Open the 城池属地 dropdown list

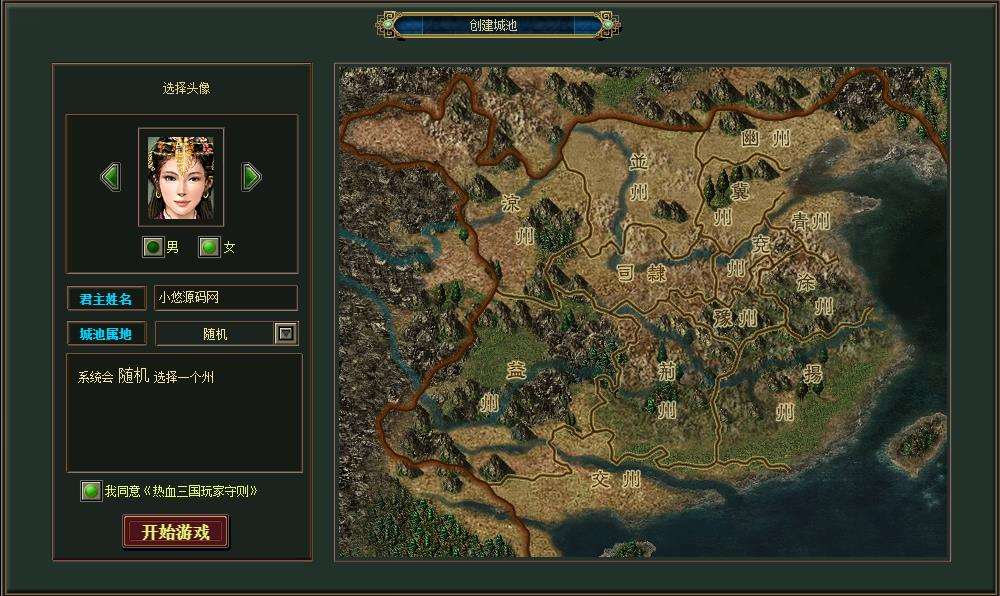point(286,334)
